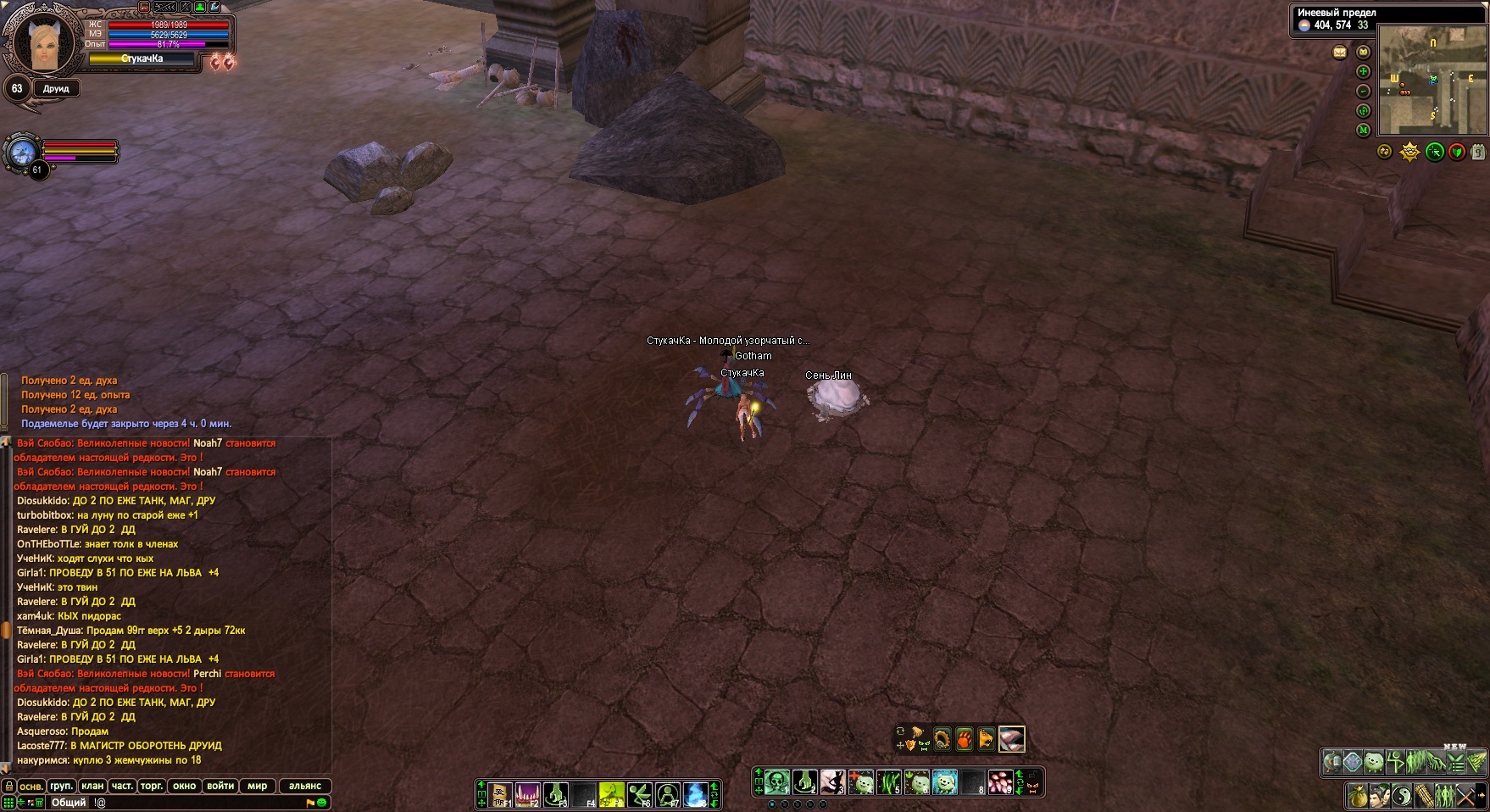This screenshot has height=812, width=1490.
Task: Trigger the orange paw pet command
Action: click(x=965, y=739)
